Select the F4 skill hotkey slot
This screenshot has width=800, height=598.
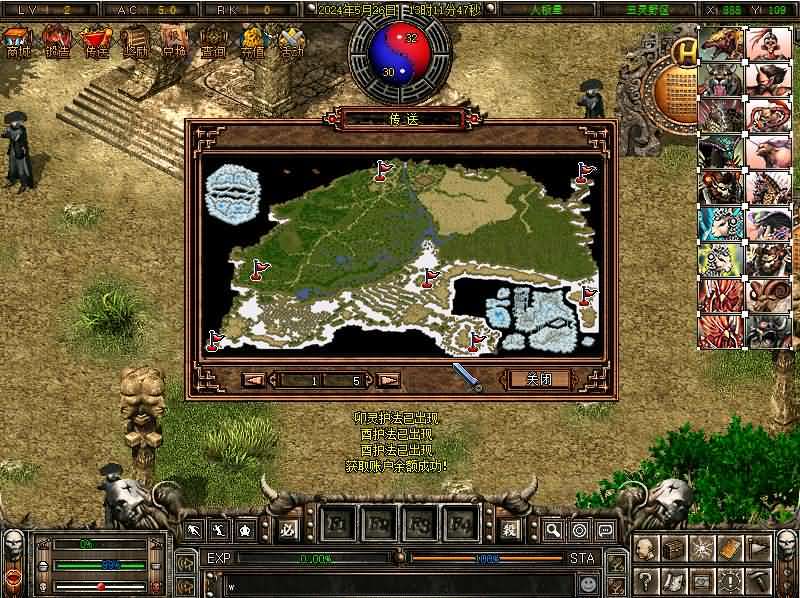coord(460,525)
